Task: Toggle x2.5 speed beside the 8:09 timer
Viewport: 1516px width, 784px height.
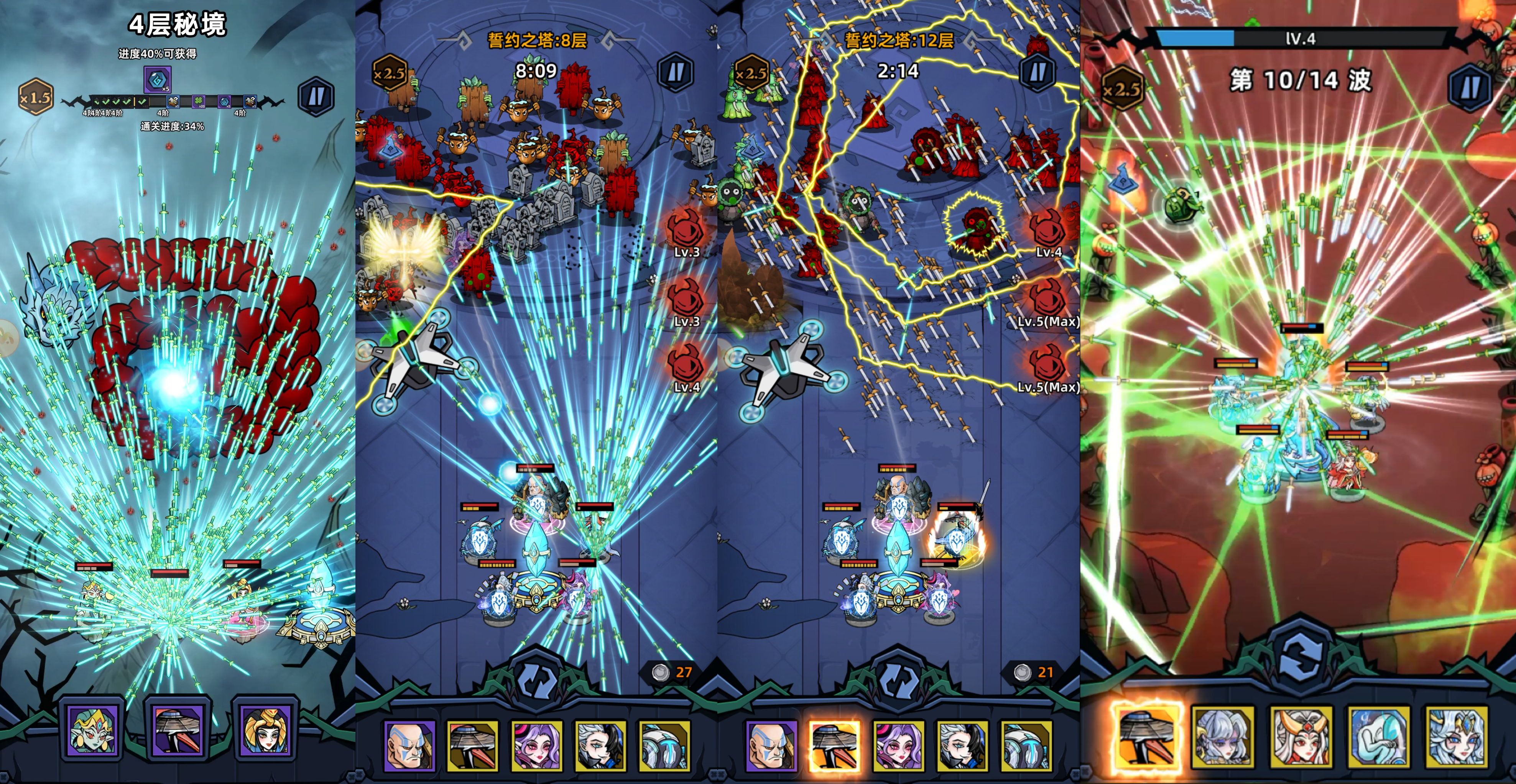Action: coord(390,73)
